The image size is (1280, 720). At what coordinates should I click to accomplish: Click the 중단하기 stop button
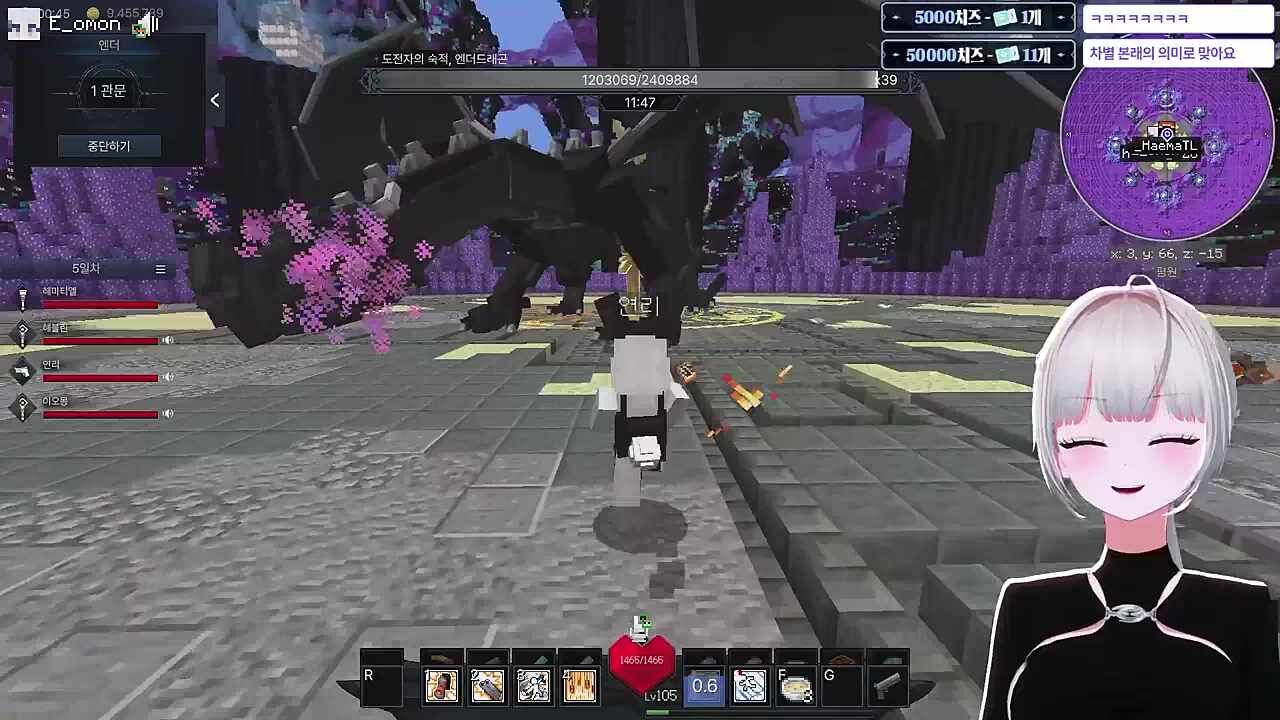[108, 146]
